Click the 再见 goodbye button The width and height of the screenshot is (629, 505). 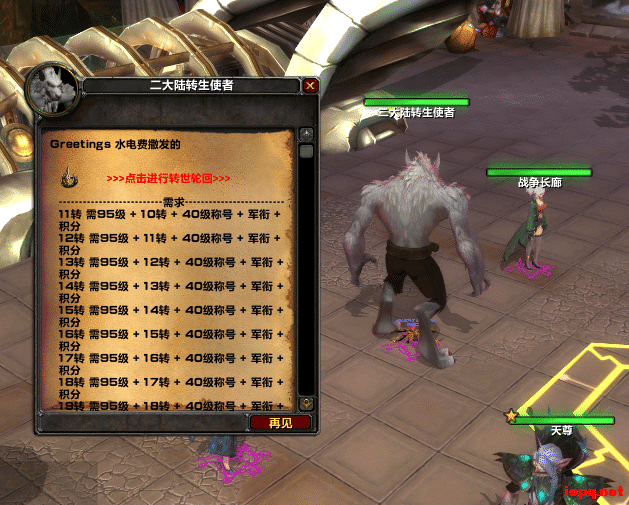click(281, 423)
